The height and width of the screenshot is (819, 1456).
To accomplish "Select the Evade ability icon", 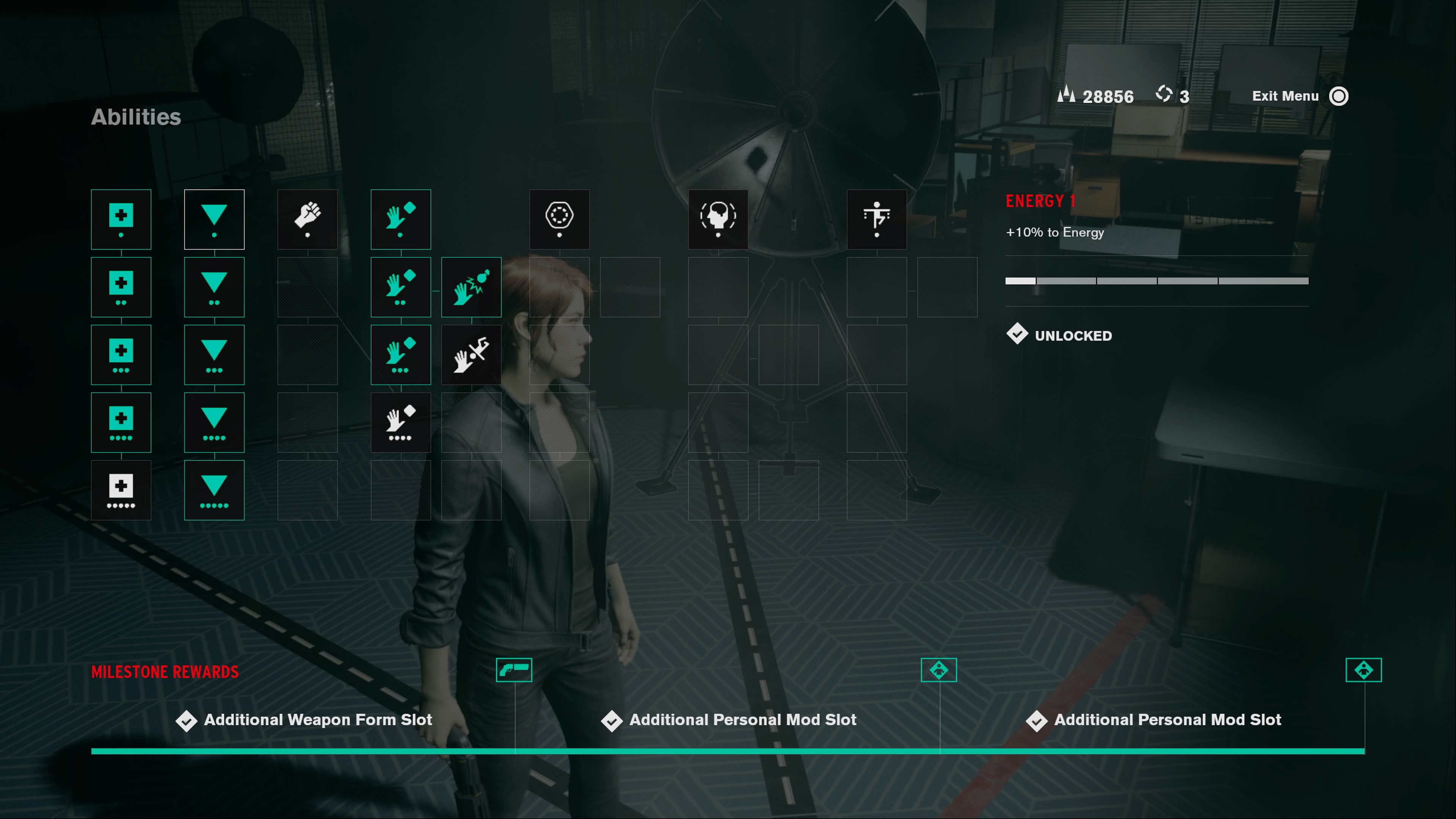I will 877,219.
